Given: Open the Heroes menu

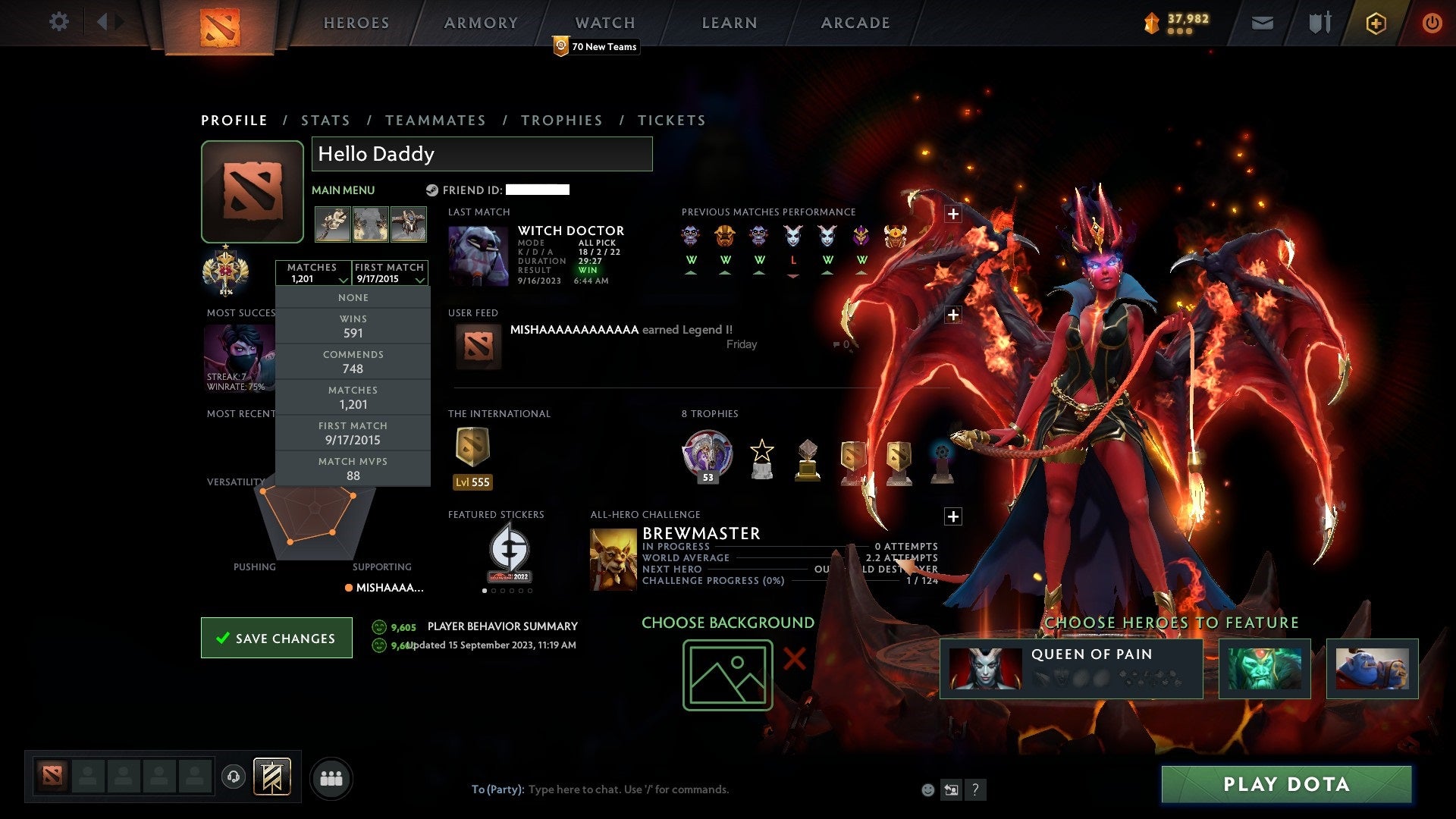Looking at the screenshot, I should point(356,23).
